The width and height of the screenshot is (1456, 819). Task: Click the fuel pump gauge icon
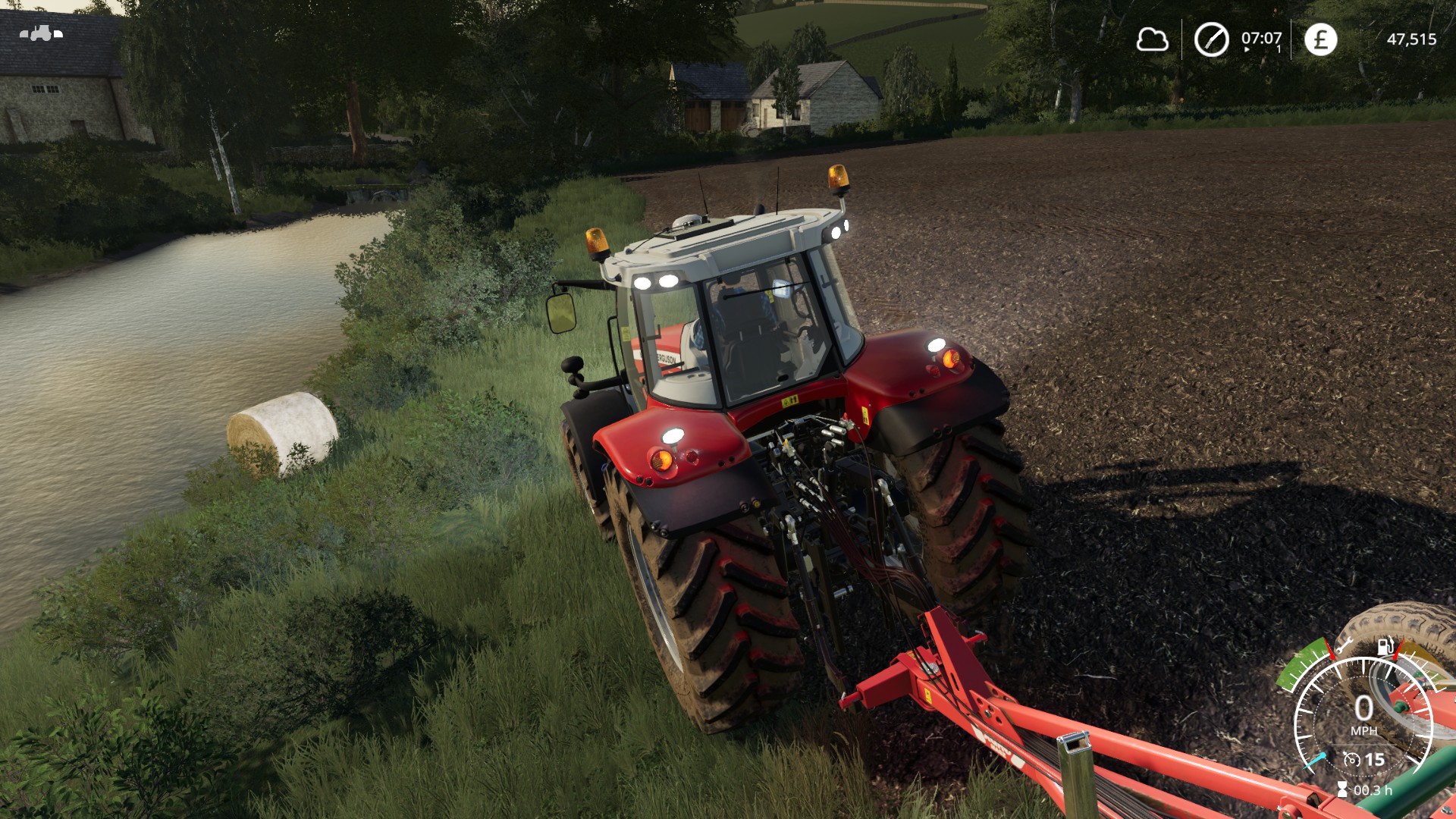(1385, 646)
